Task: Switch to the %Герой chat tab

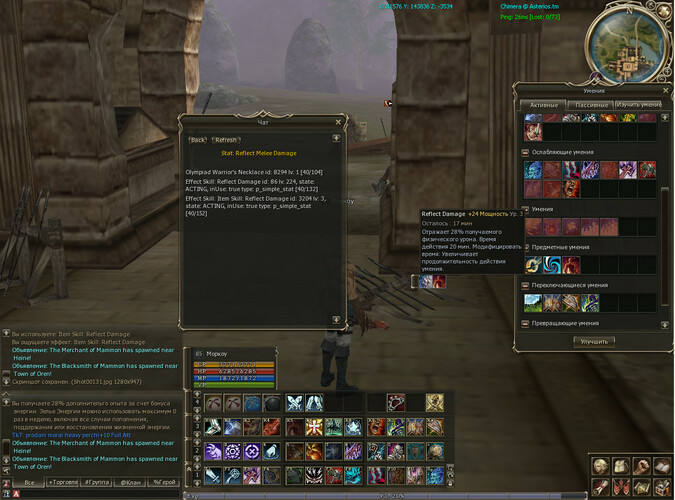Action: [164, 482]
